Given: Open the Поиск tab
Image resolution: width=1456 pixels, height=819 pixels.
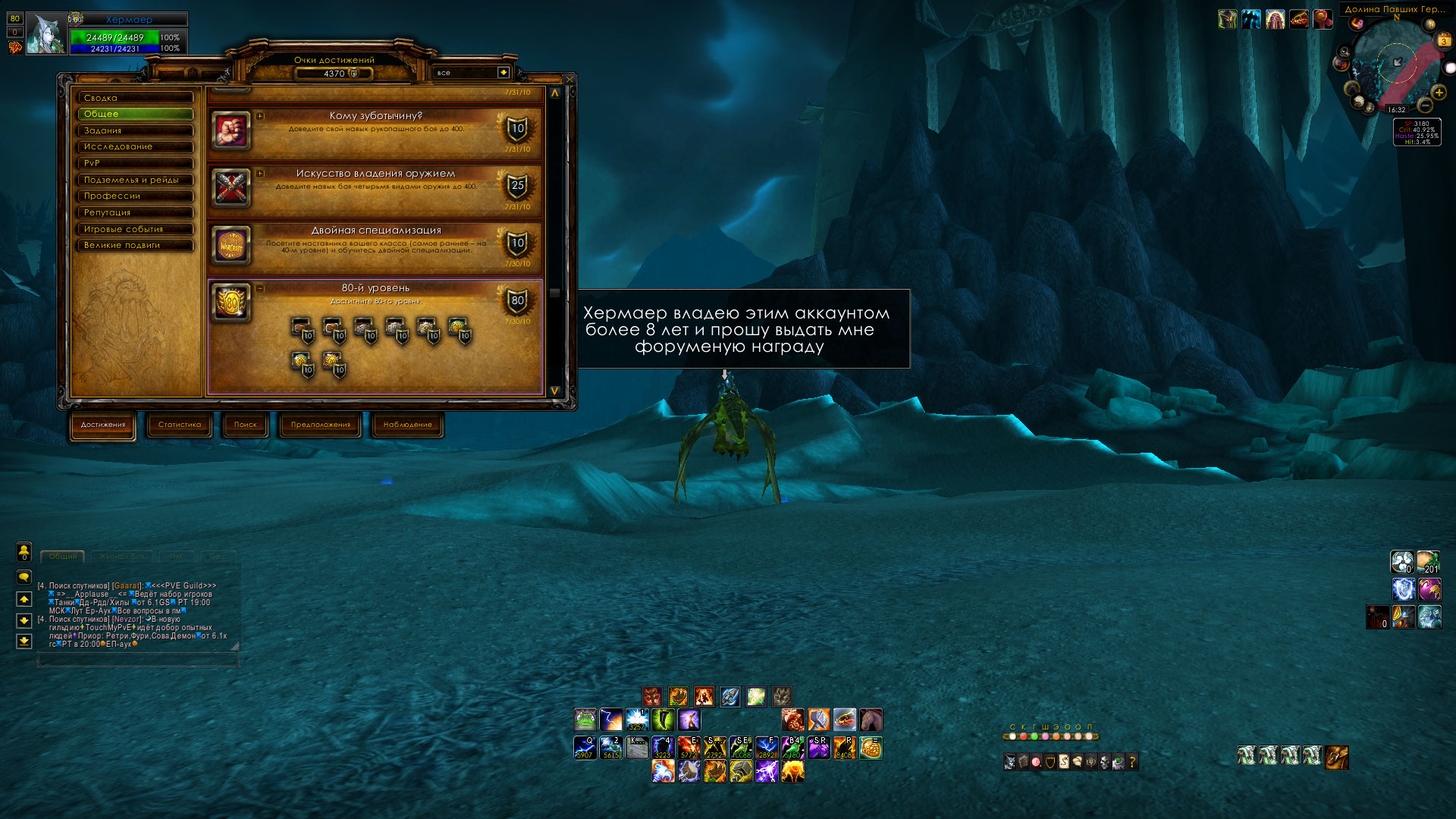Looking at the screenshot, I should point(245,425).
